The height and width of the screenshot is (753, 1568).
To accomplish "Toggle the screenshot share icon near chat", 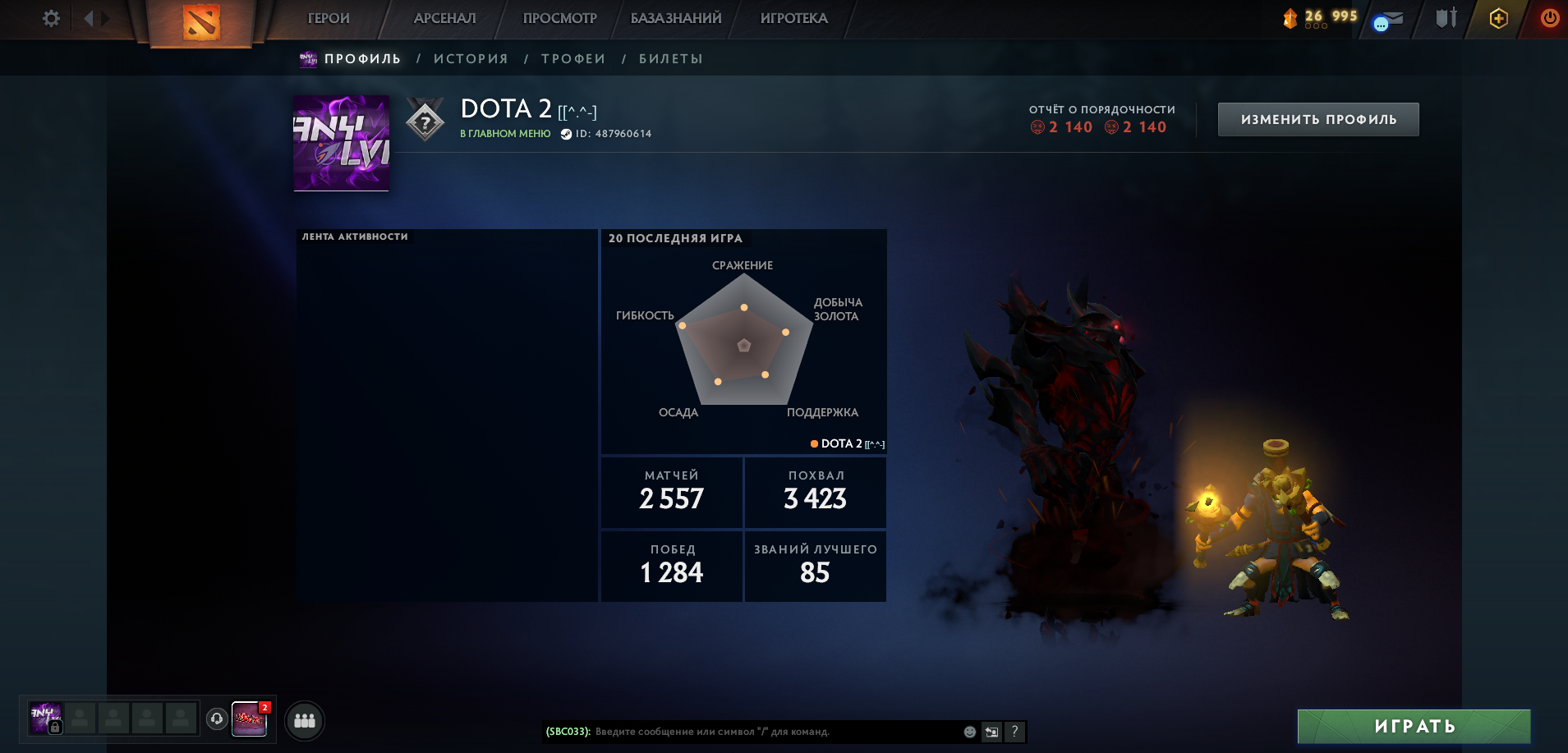I will (991, 731).
